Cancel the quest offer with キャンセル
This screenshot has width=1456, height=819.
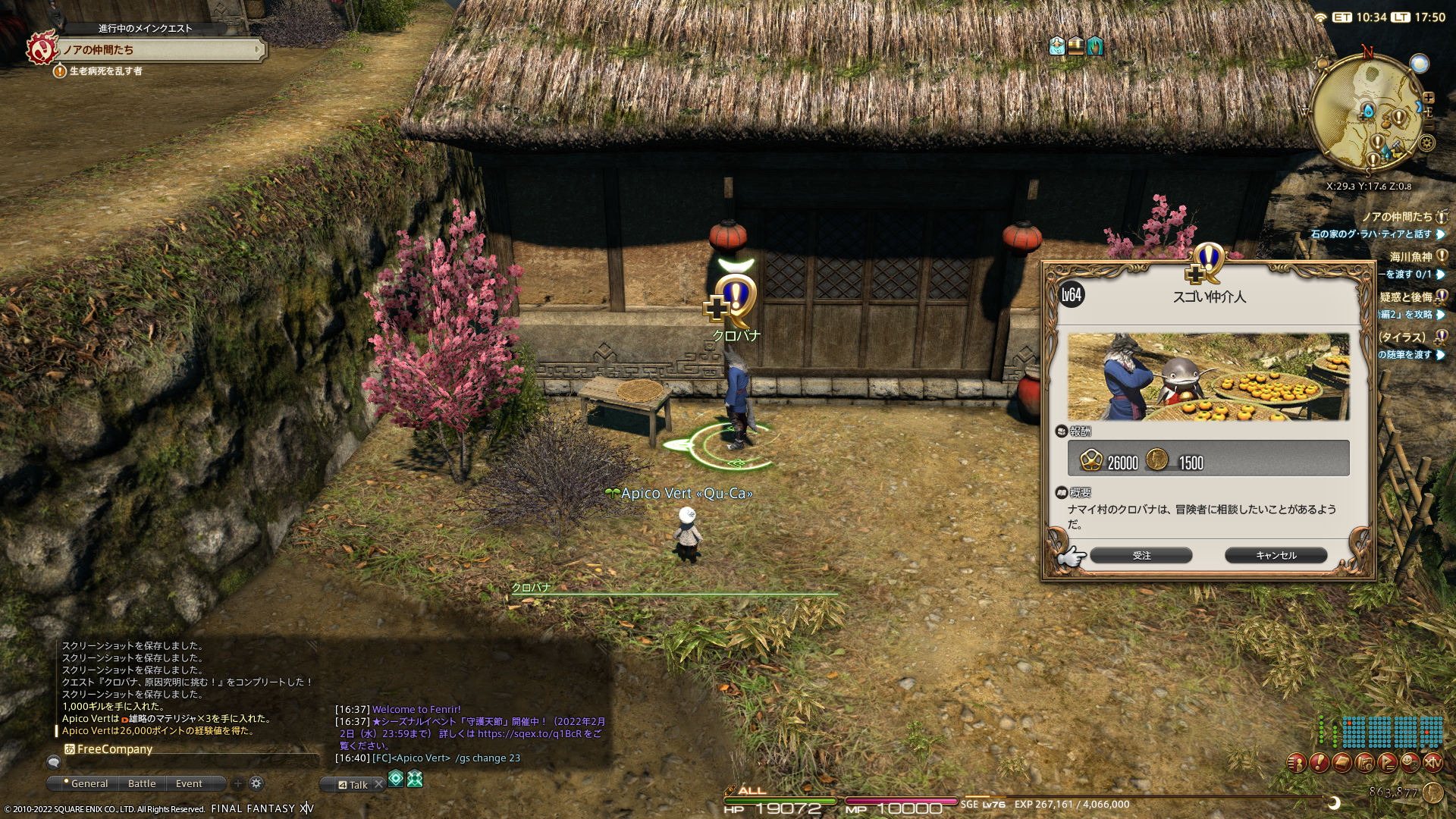[1276, 556]
